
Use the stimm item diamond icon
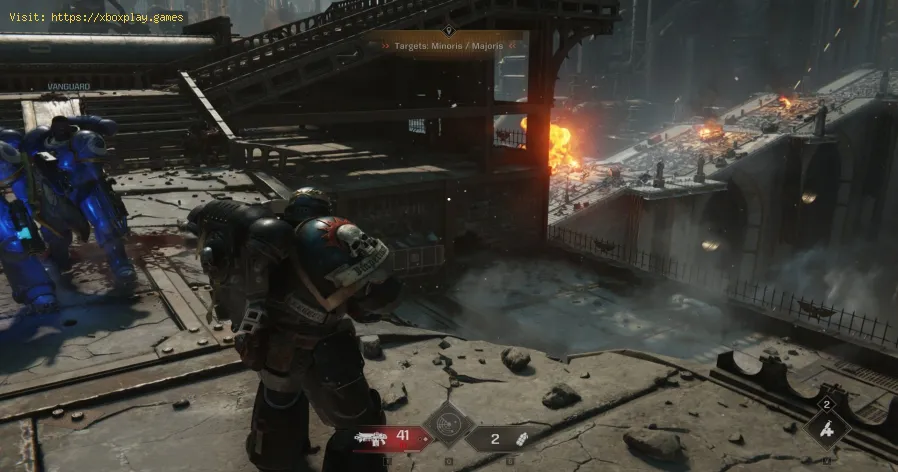(827, 427)
